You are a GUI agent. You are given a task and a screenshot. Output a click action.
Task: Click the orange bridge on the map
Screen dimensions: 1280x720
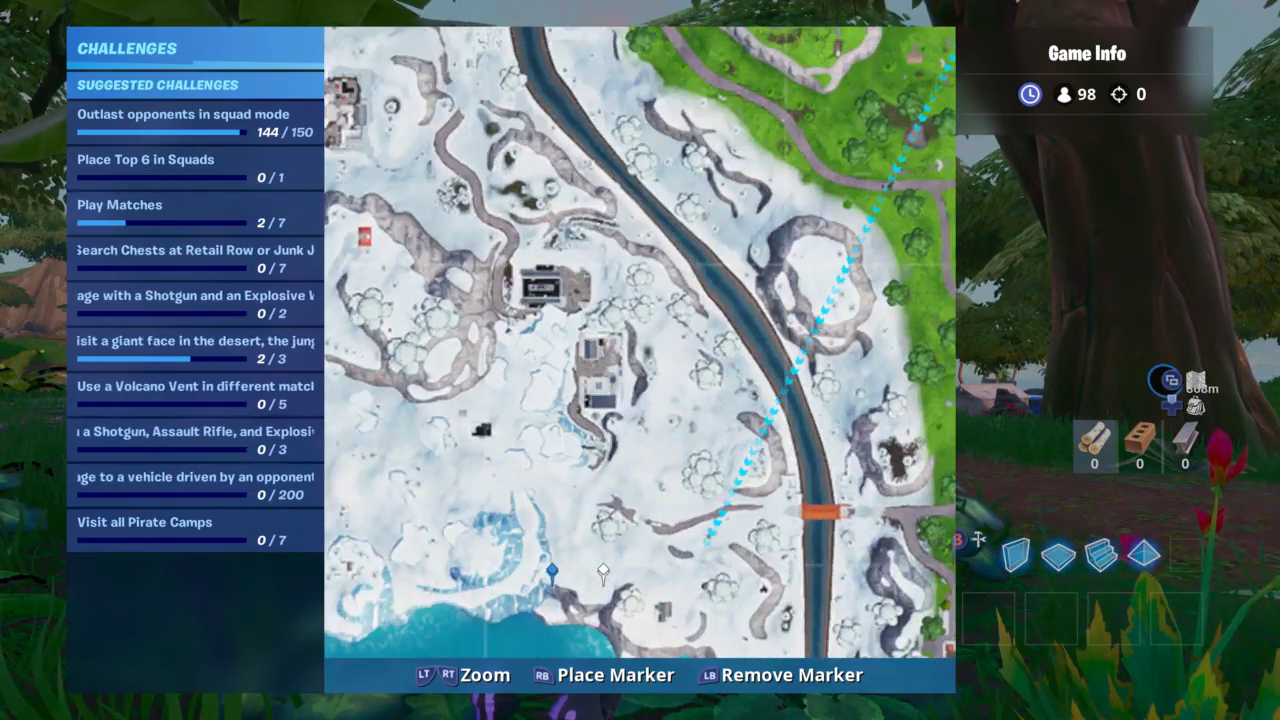coord(826,511)
